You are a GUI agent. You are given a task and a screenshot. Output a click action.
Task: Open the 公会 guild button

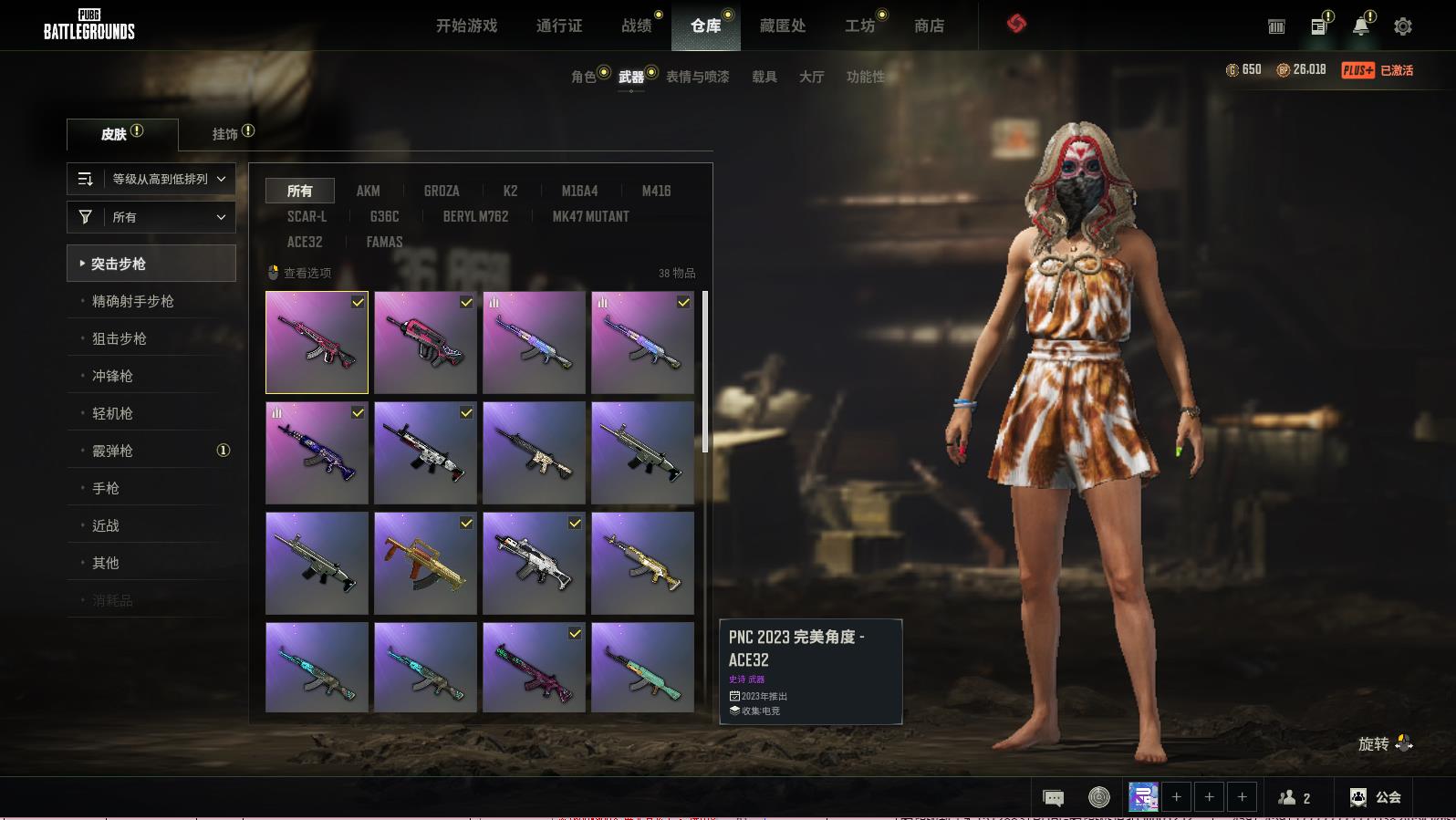tap(1376, 797)
